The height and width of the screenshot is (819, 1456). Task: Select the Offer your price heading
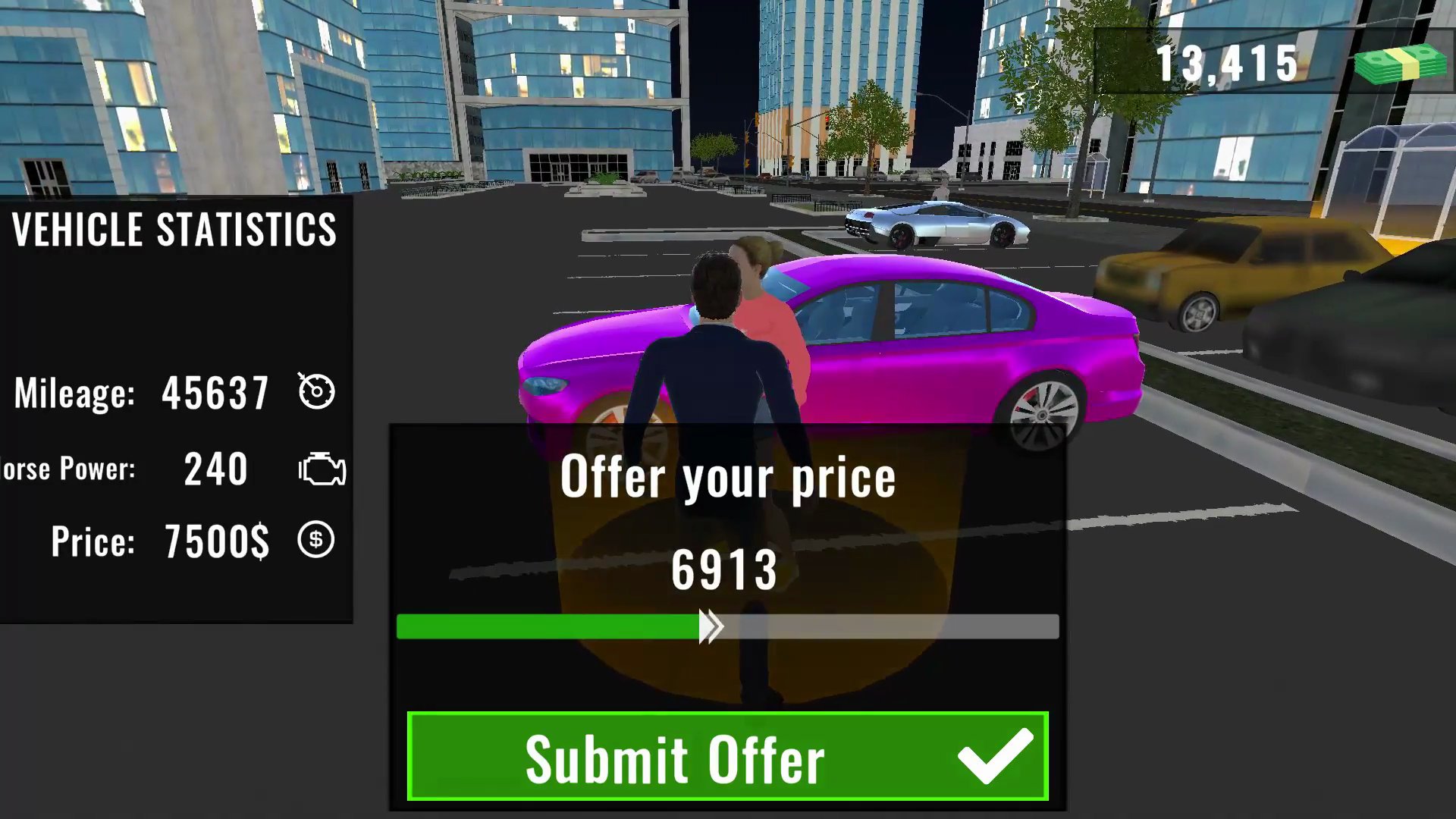pyautogui.click(x=728, y=476)
